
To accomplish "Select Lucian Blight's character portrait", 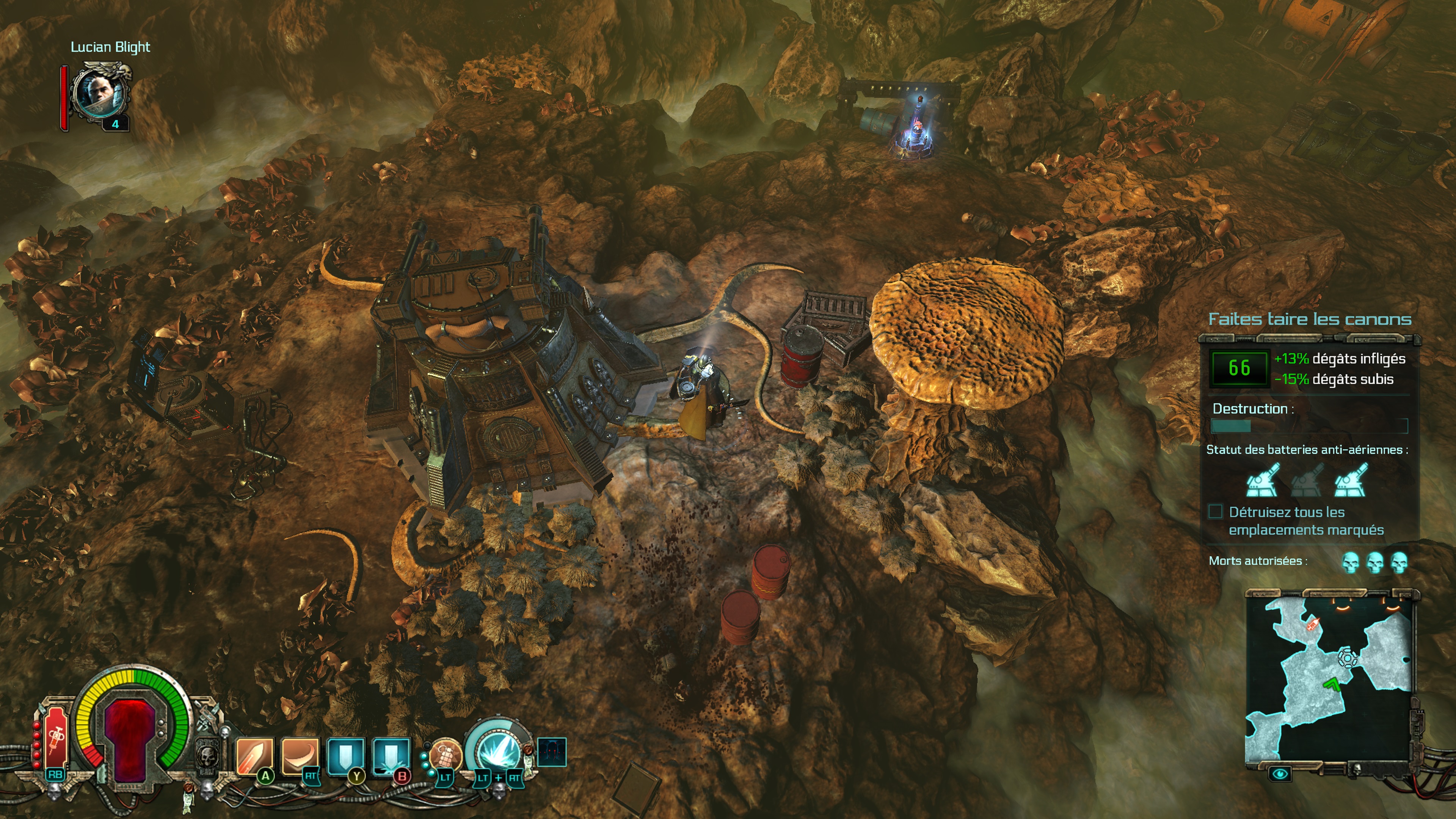I will tap(100, 94).
